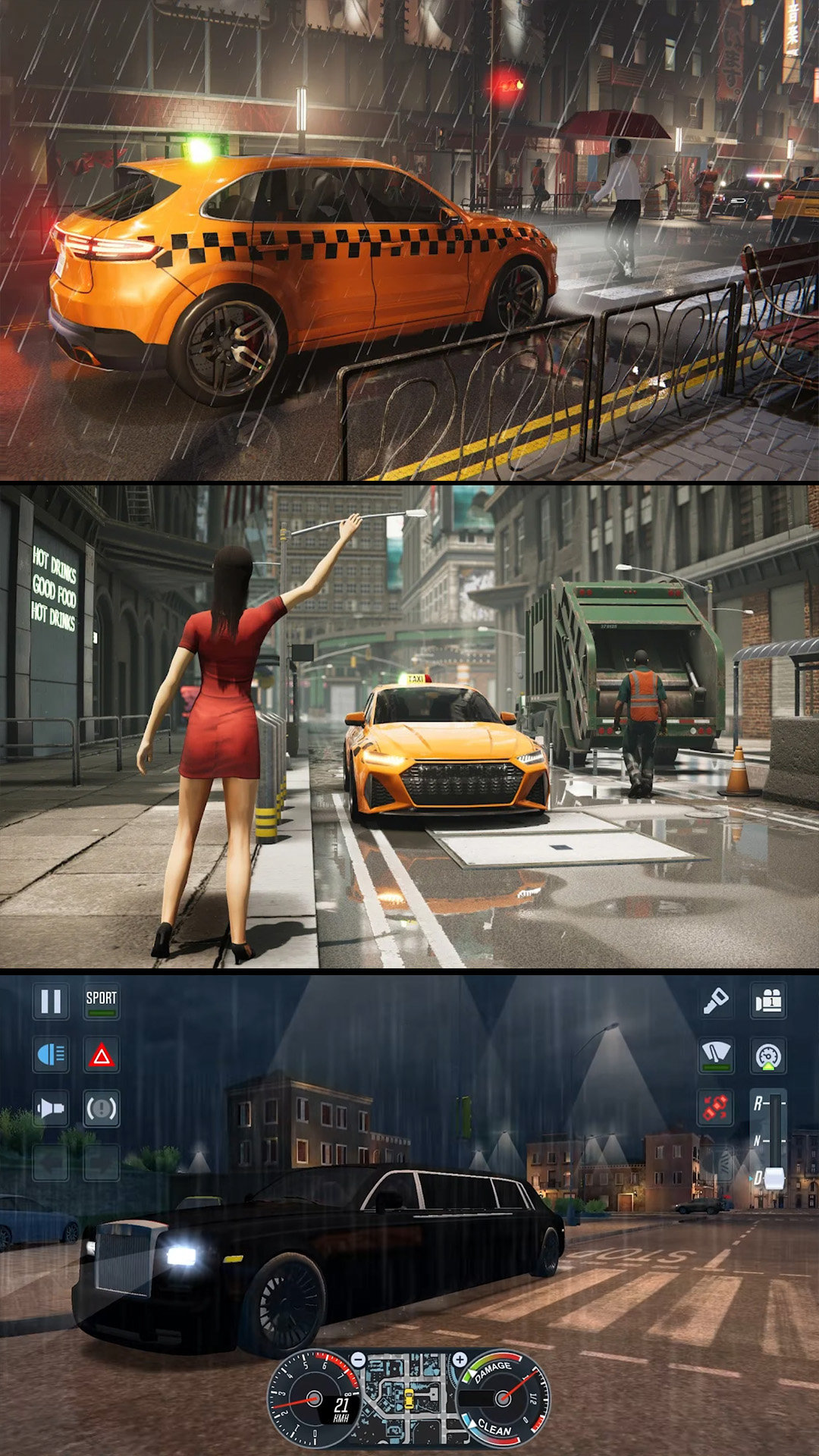819x1456 pixels.
Task: Toggle the SPORT driving mode
Action: coord(102,1002)
